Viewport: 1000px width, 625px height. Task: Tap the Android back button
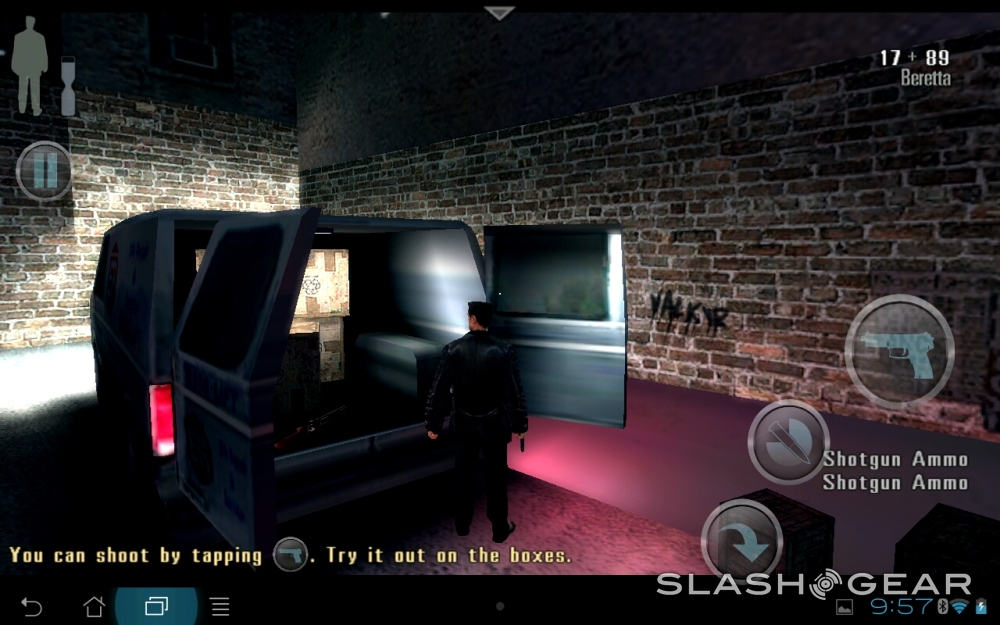[x=32, y=606]
